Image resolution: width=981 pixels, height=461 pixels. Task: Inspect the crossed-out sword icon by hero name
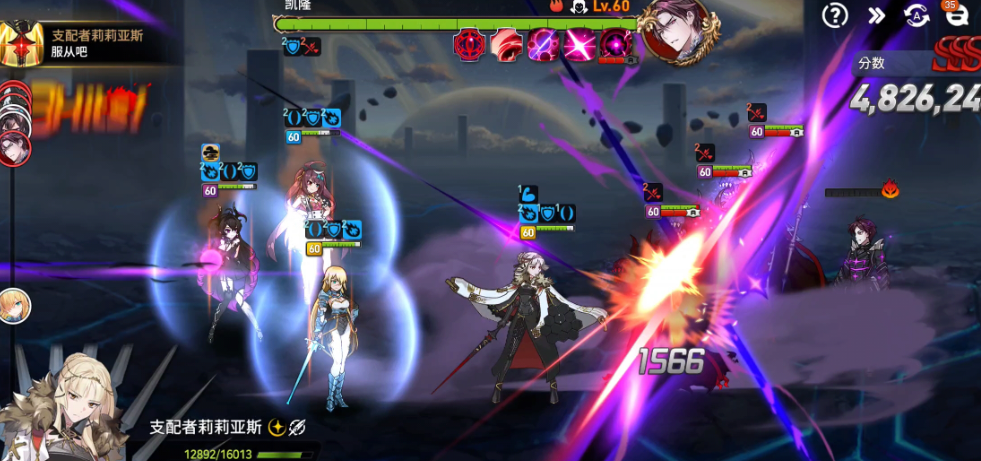coord(296,427)
